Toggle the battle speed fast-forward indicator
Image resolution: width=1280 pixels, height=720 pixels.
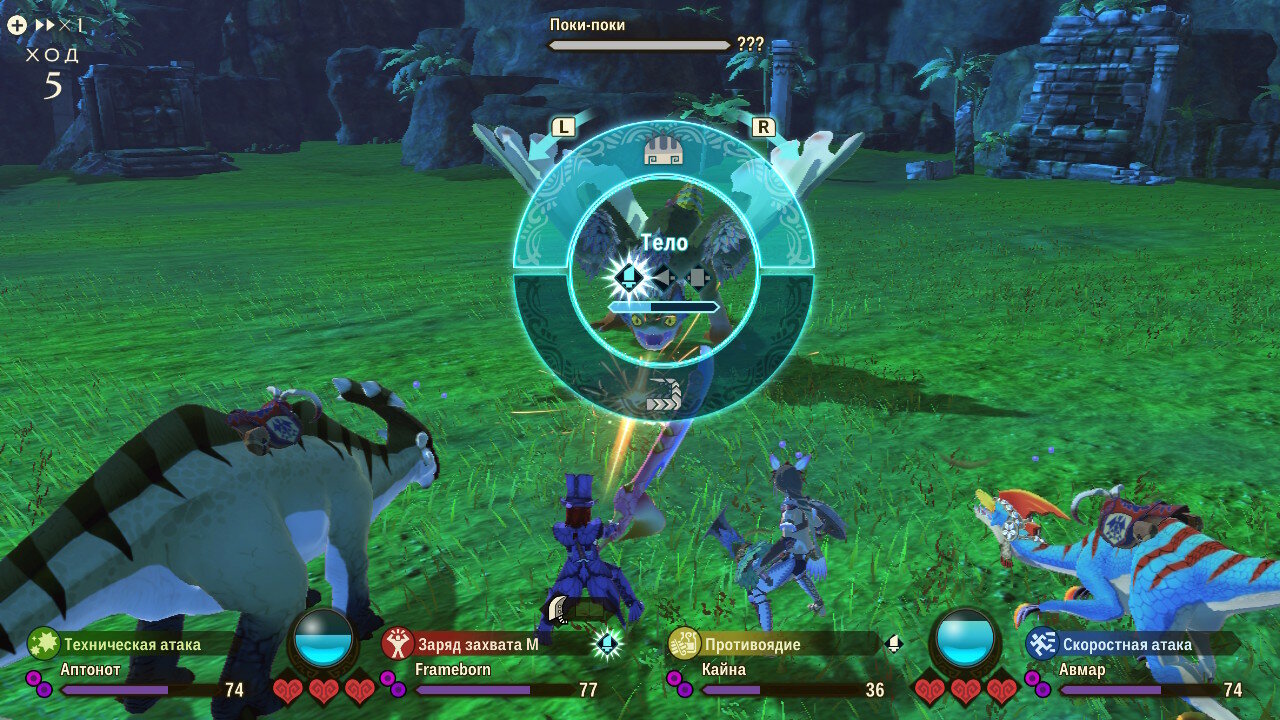click(50, 26)
